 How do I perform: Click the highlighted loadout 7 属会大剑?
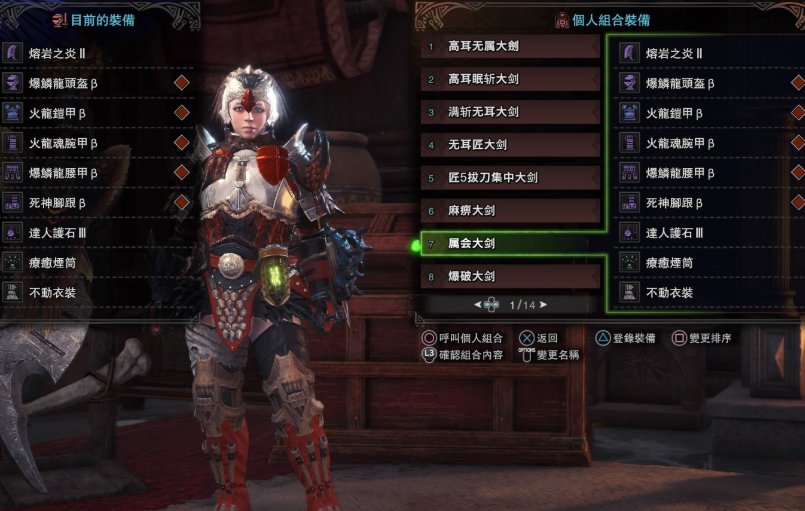point(510,243)
